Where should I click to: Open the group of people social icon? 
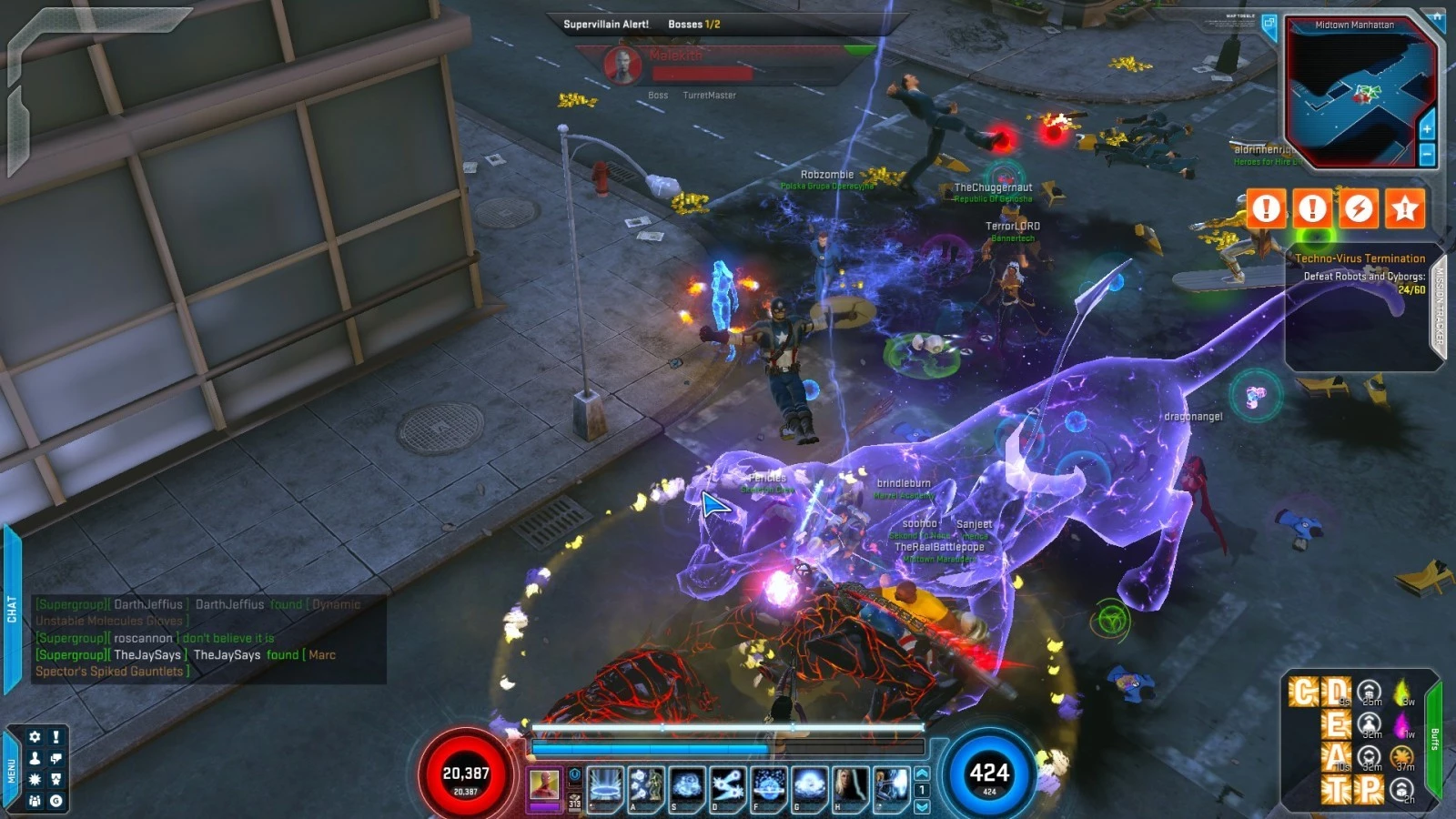(x=35, y=801)
